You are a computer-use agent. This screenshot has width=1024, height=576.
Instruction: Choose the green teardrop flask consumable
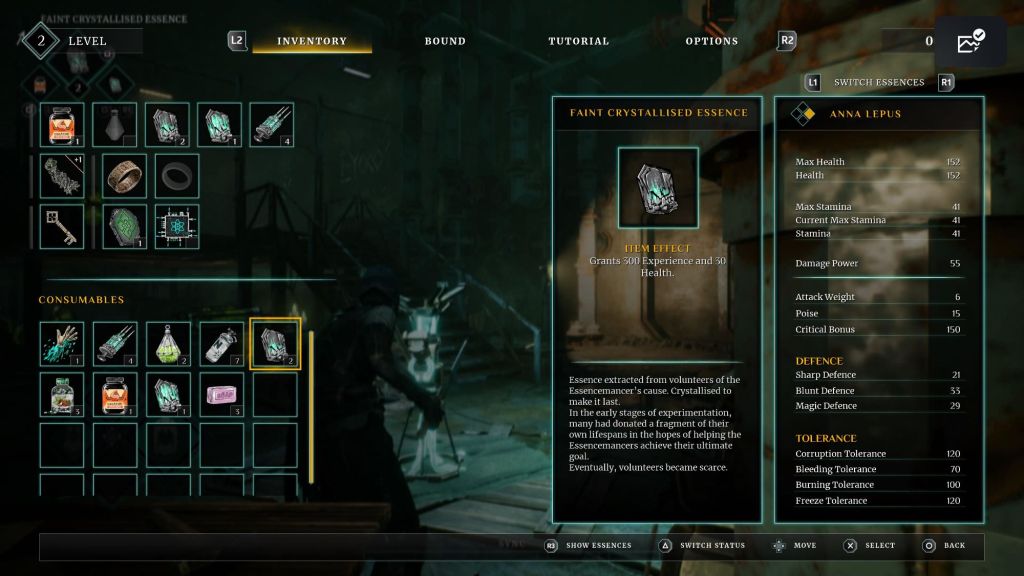168,344
